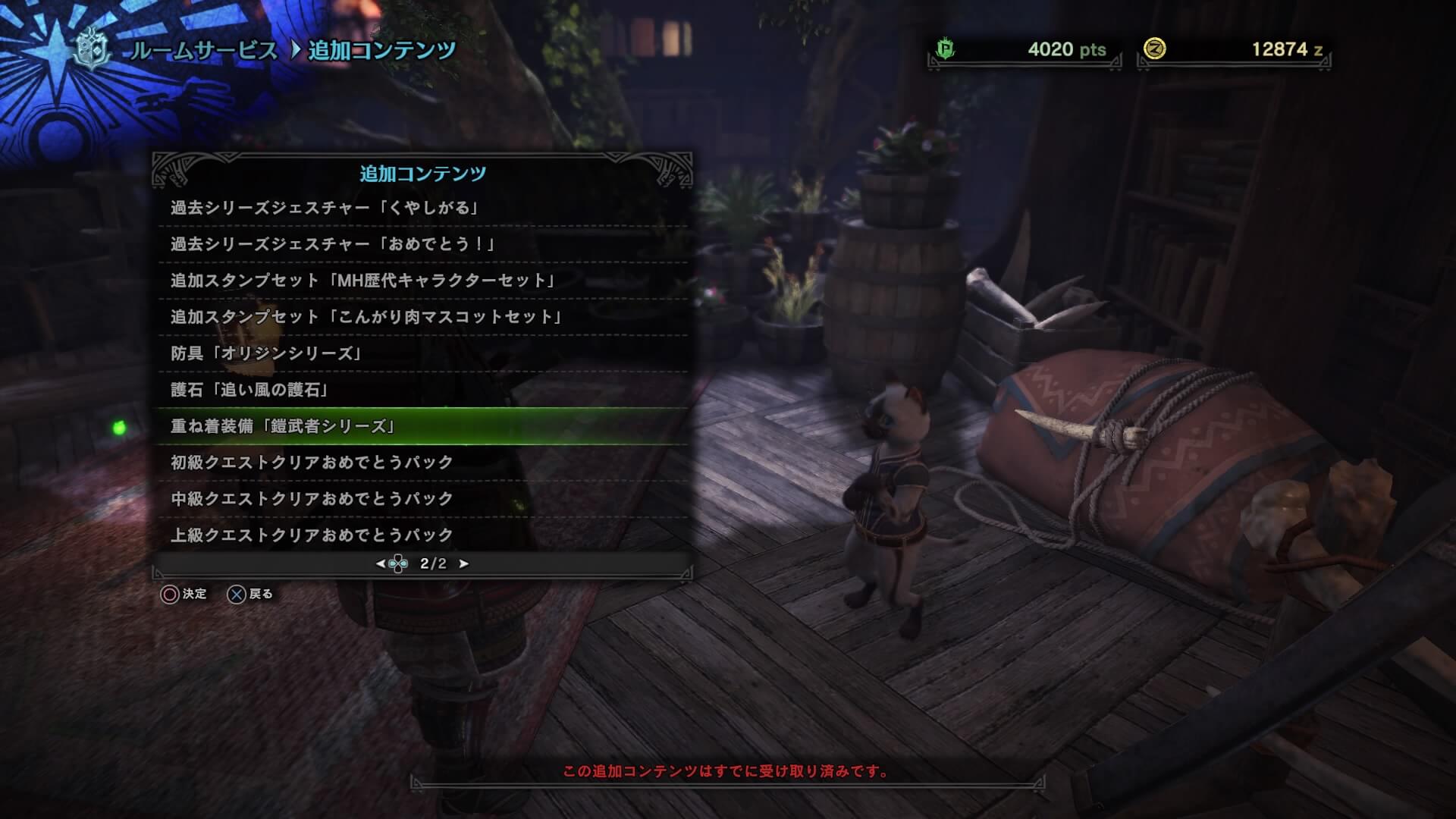Go to next page with right arrow
1456x819 pixels.
coord(464,563)
